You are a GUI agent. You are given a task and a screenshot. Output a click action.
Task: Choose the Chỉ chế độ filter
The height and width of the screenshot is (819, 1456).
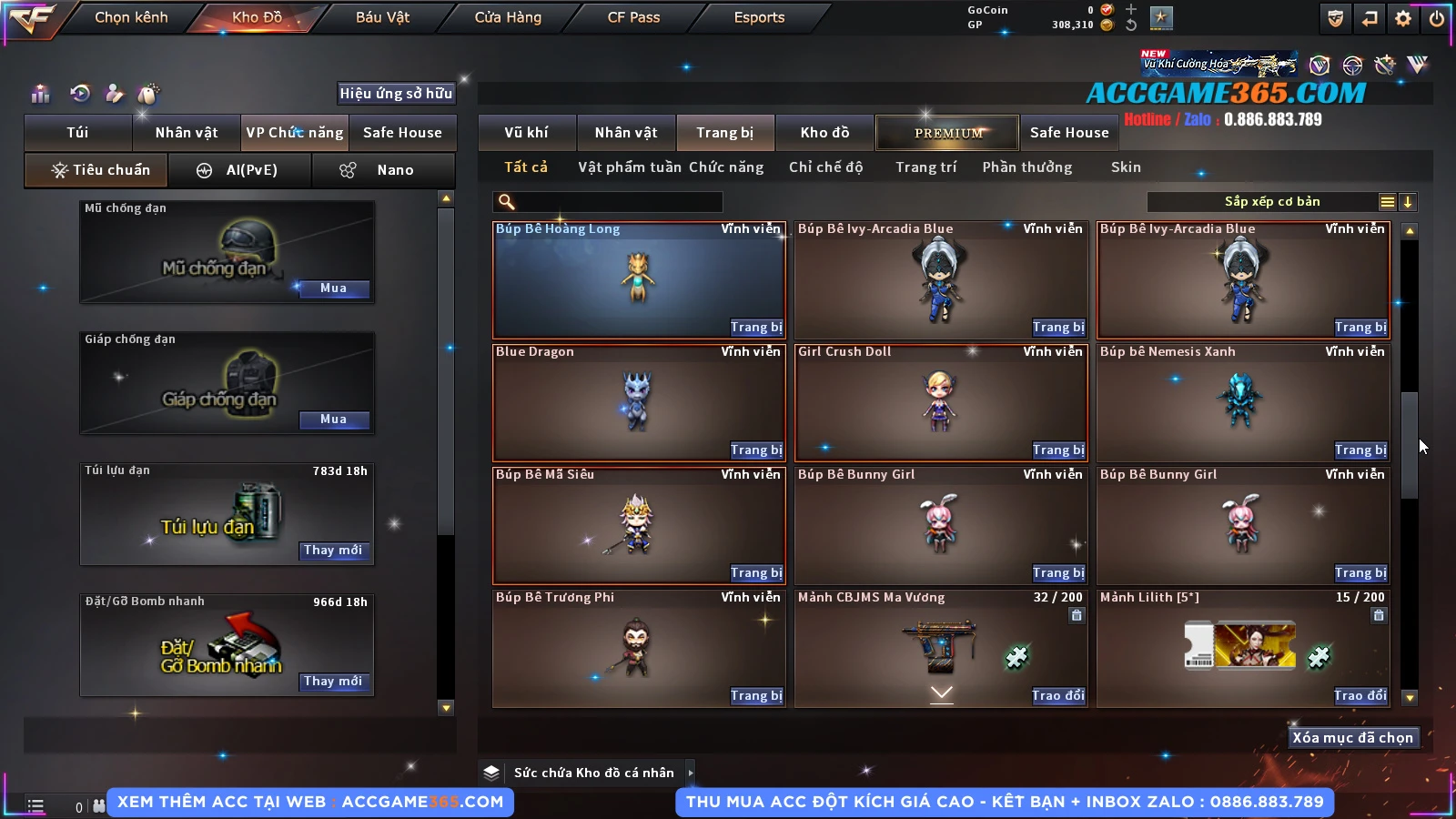(x=825, y=167)
